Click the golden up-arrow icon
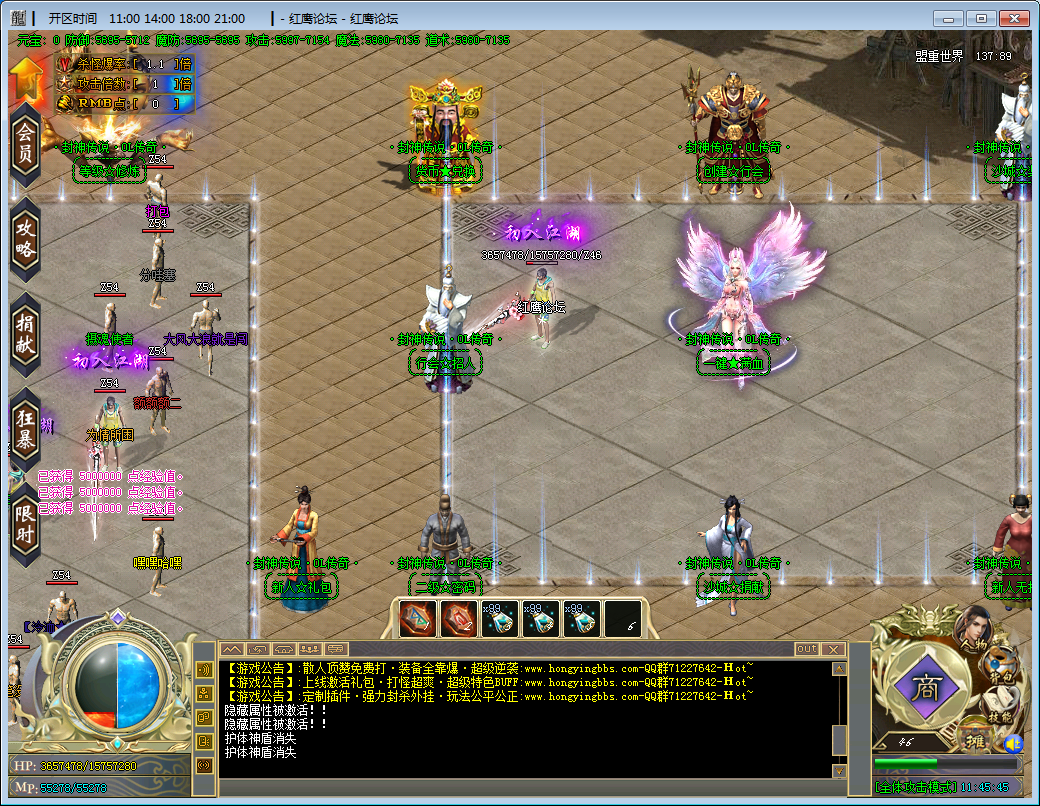 click(28, 78)
